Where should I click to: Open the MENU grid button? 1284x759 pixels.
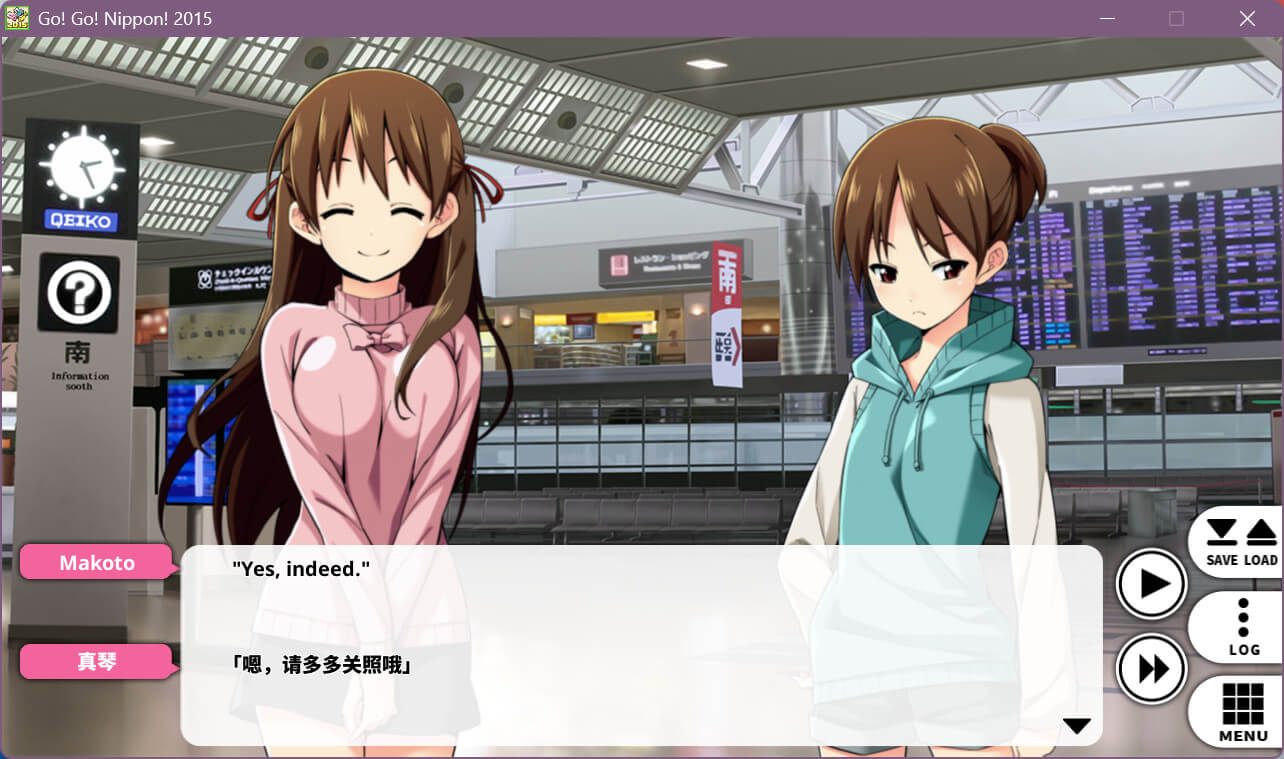pyautogui.click(x=1243, y=712)
